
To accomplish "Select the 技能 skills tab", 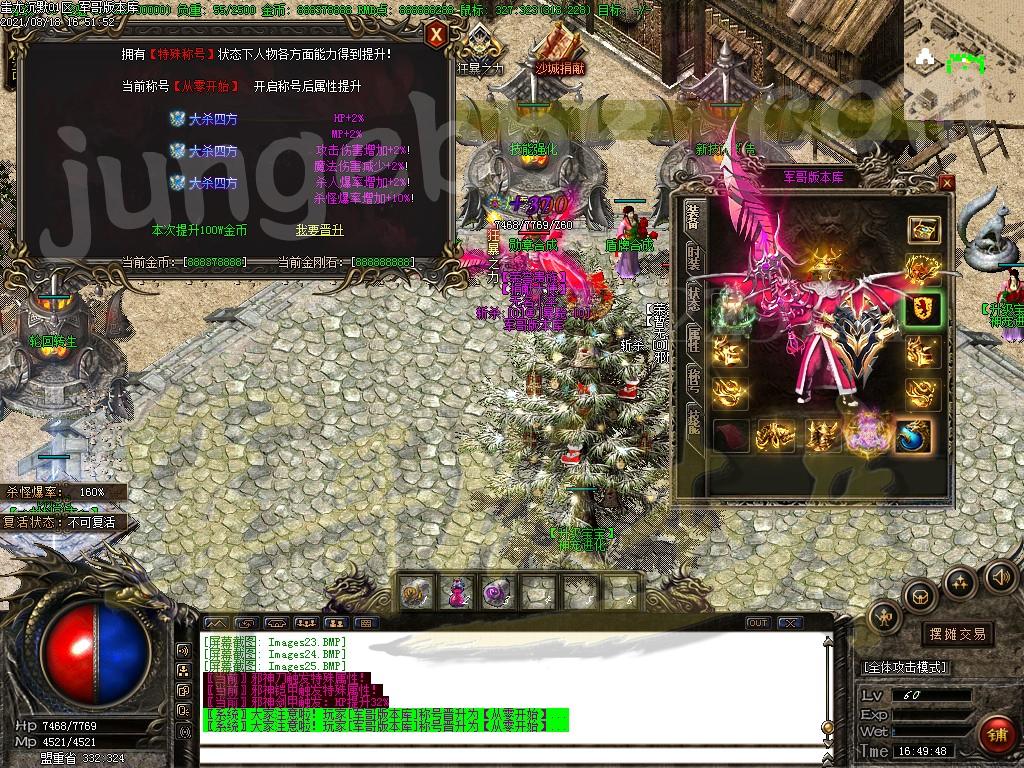I will [693, 420].
